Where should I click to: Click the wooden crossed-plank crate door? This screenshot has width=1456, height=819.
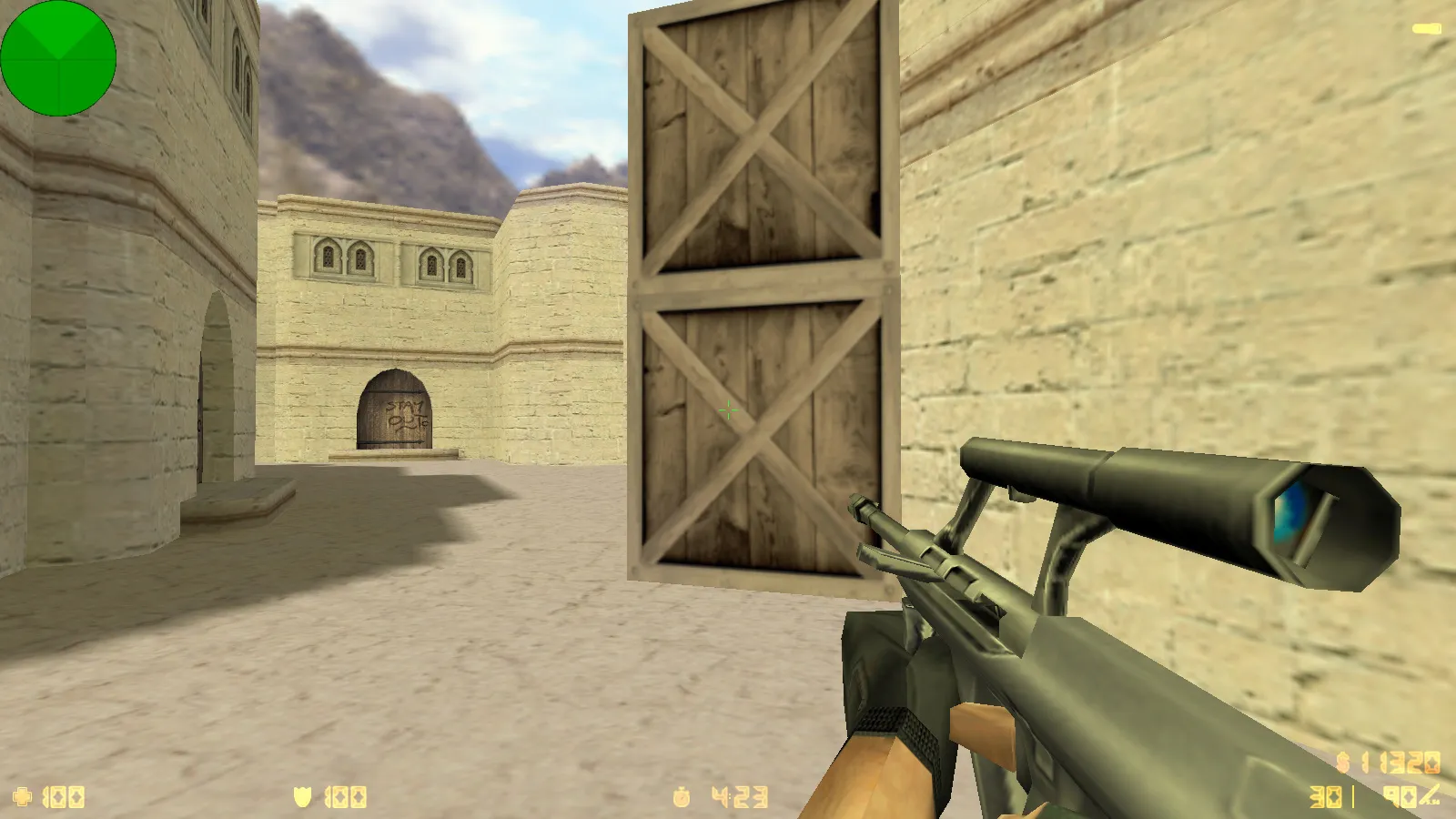tap(760, 291)
